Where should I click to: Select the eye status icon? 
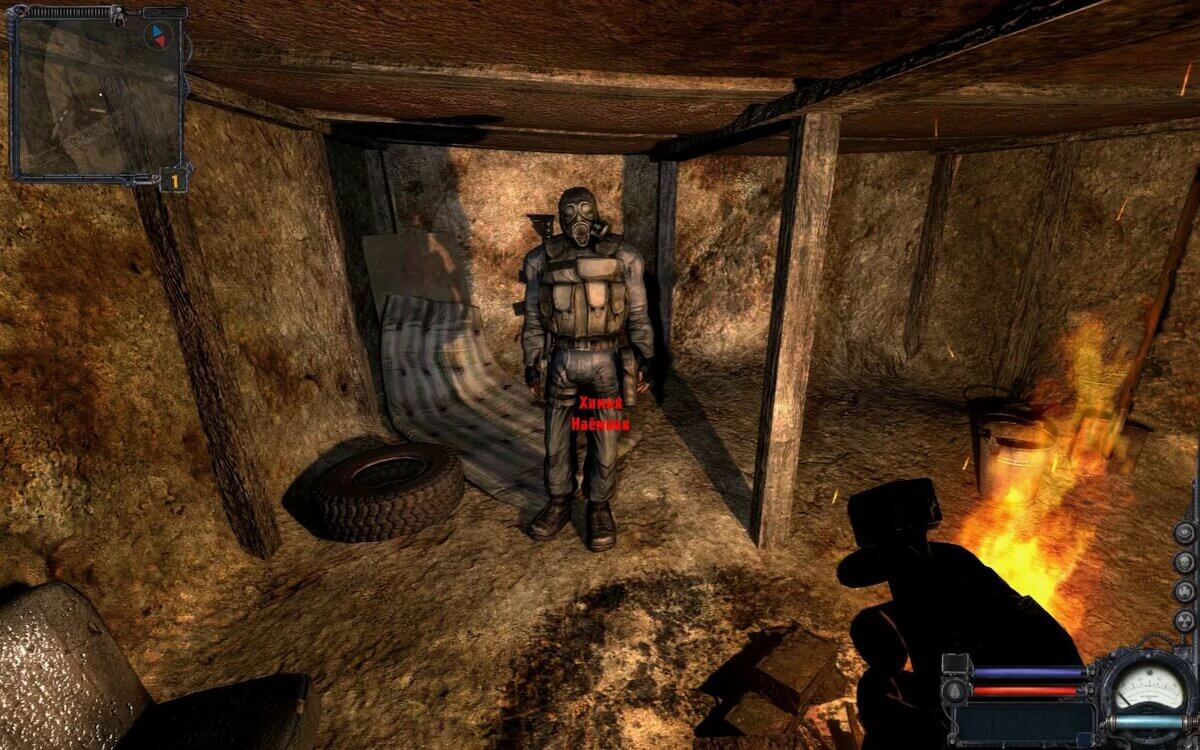(x=1185, y=532)
